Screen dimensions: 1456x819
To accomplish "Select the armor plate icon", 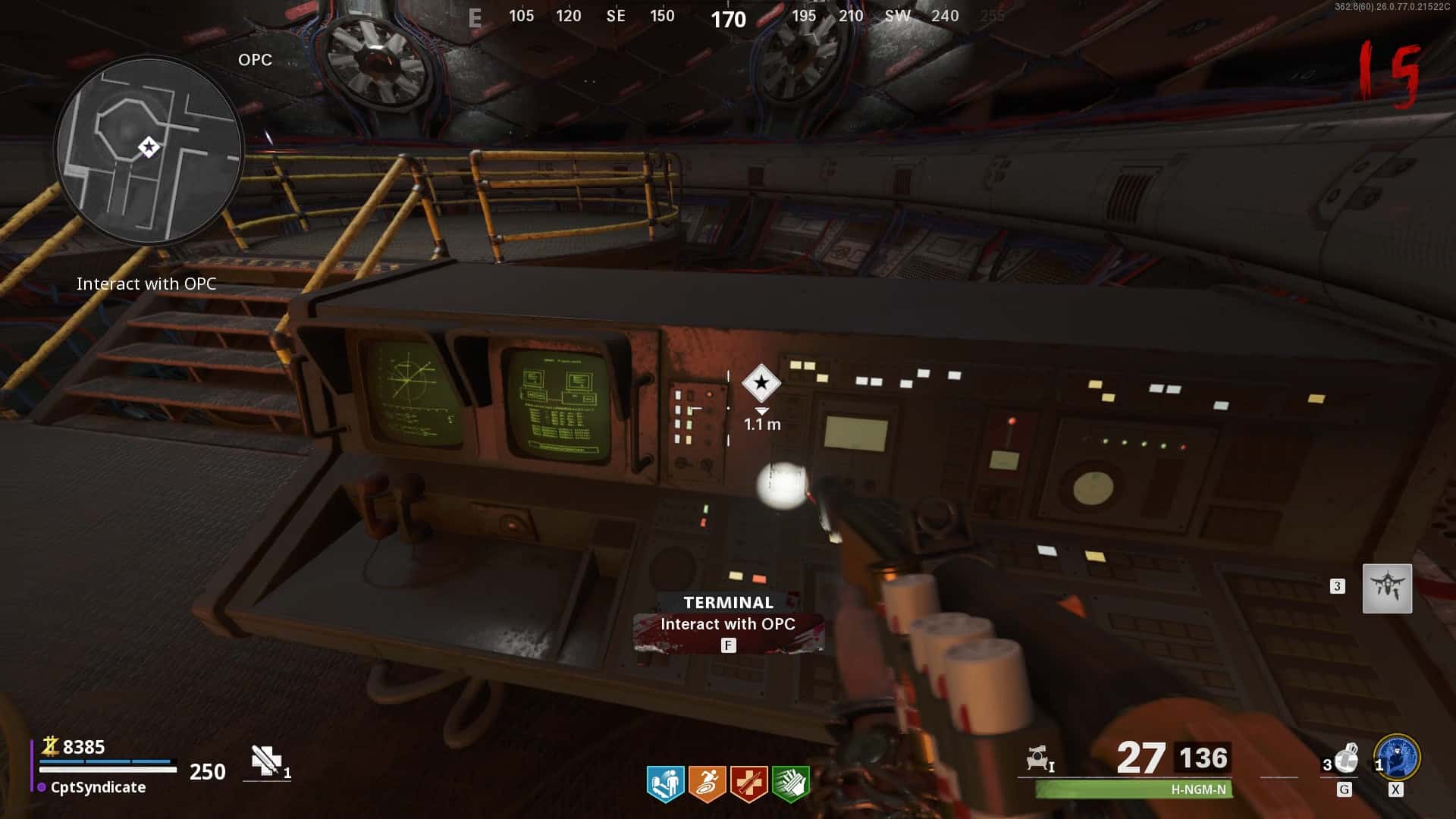I will coord(266,761).
